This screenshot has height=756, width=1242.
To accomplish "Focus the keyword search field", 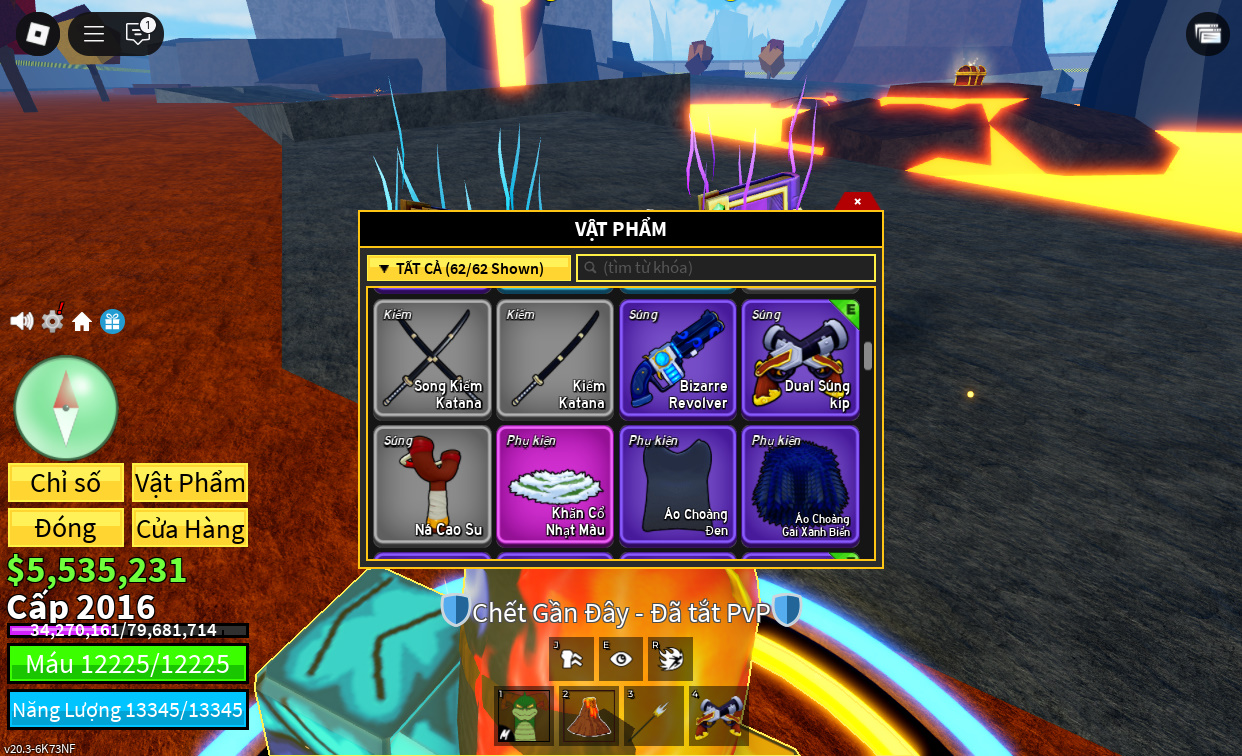I will coord(726,268).
